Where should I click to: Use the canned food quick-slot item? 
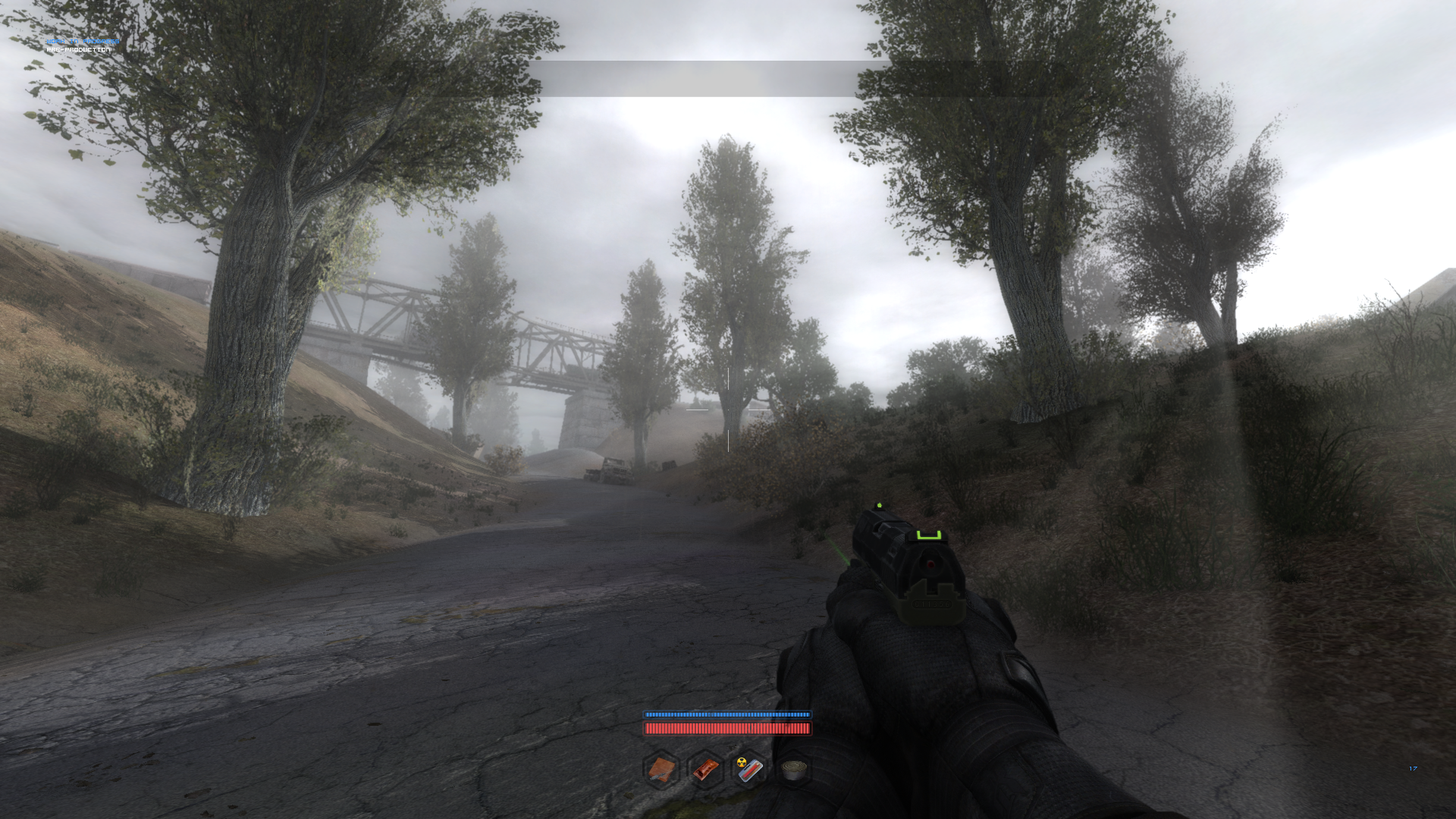point(793,770)
